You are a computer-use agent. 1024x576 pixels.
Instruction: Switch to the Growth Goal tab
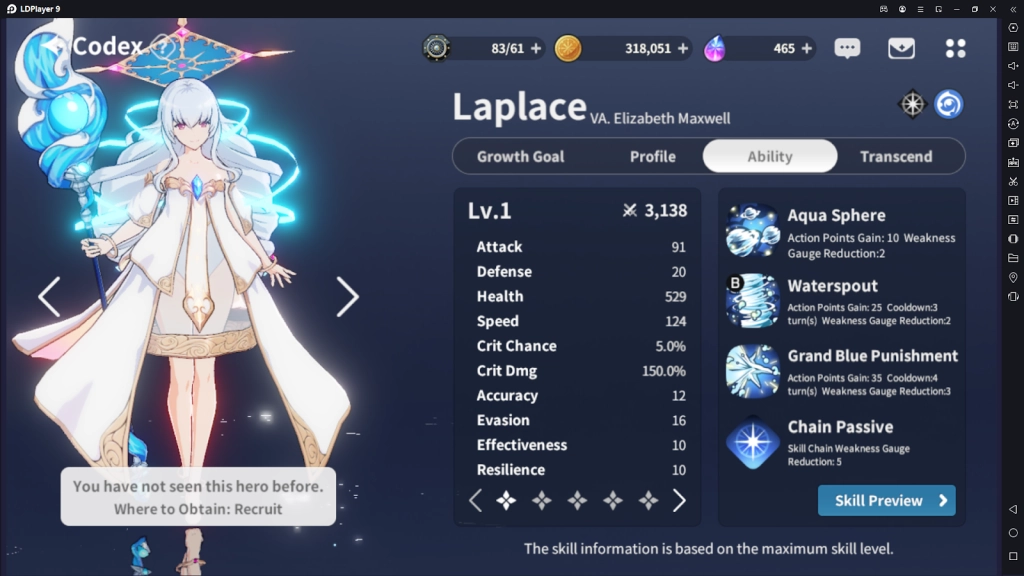click(520, 156)
